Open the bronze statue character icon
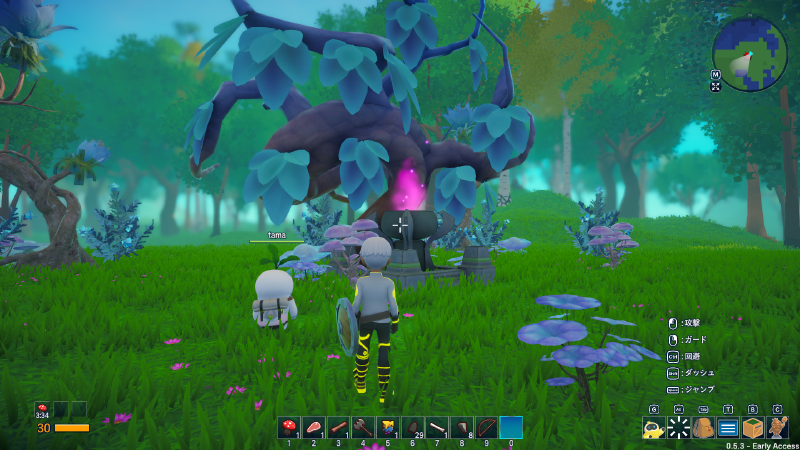Image resolution: width=800 pixels, height=450 pixels. pyautogui.click(x=778, y=429)
